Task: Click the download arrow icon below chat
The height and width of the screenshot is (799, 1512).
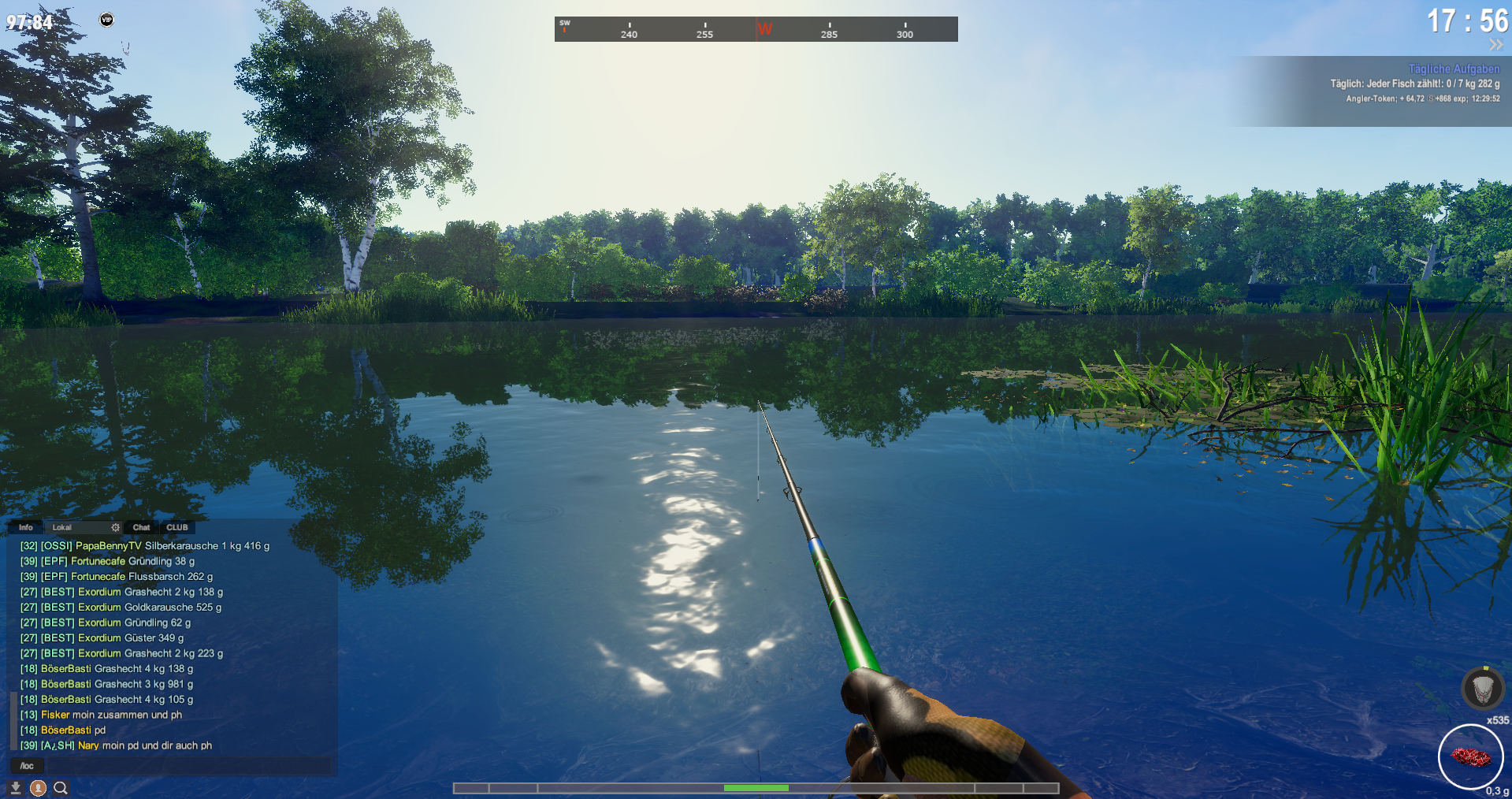Action: 15,787
